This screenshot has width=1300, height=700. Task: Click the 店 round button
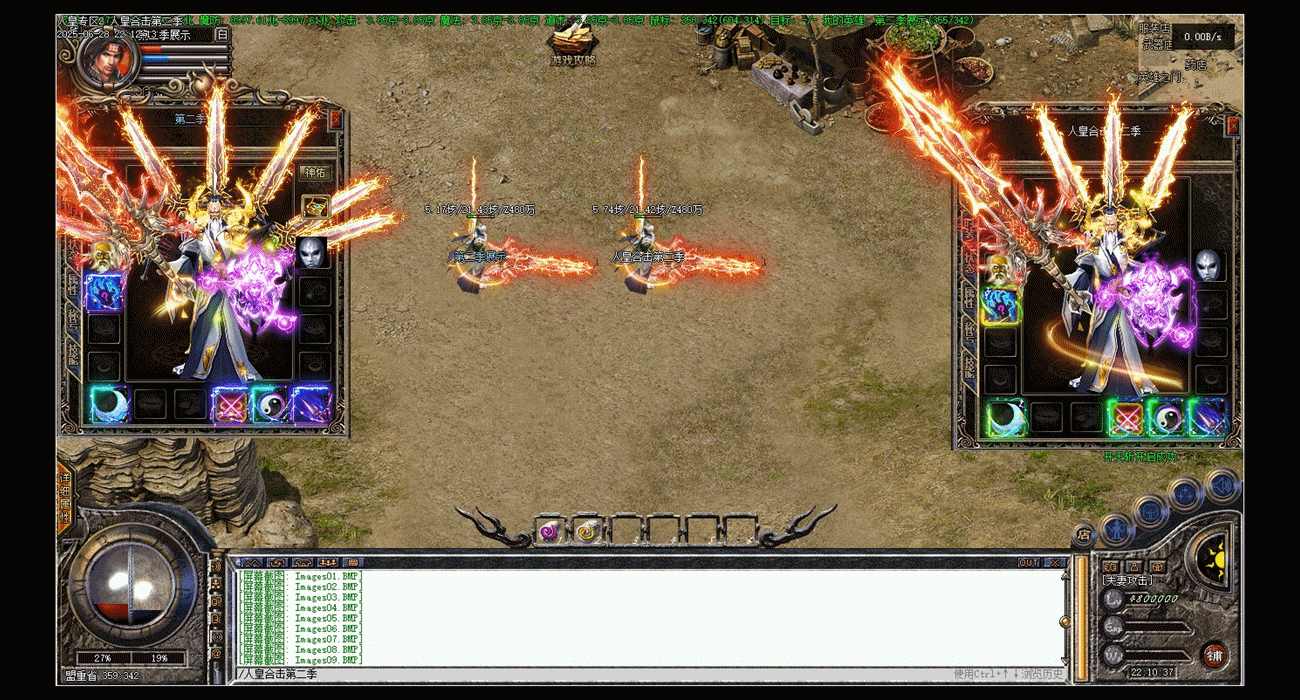tap(1084, 536)
